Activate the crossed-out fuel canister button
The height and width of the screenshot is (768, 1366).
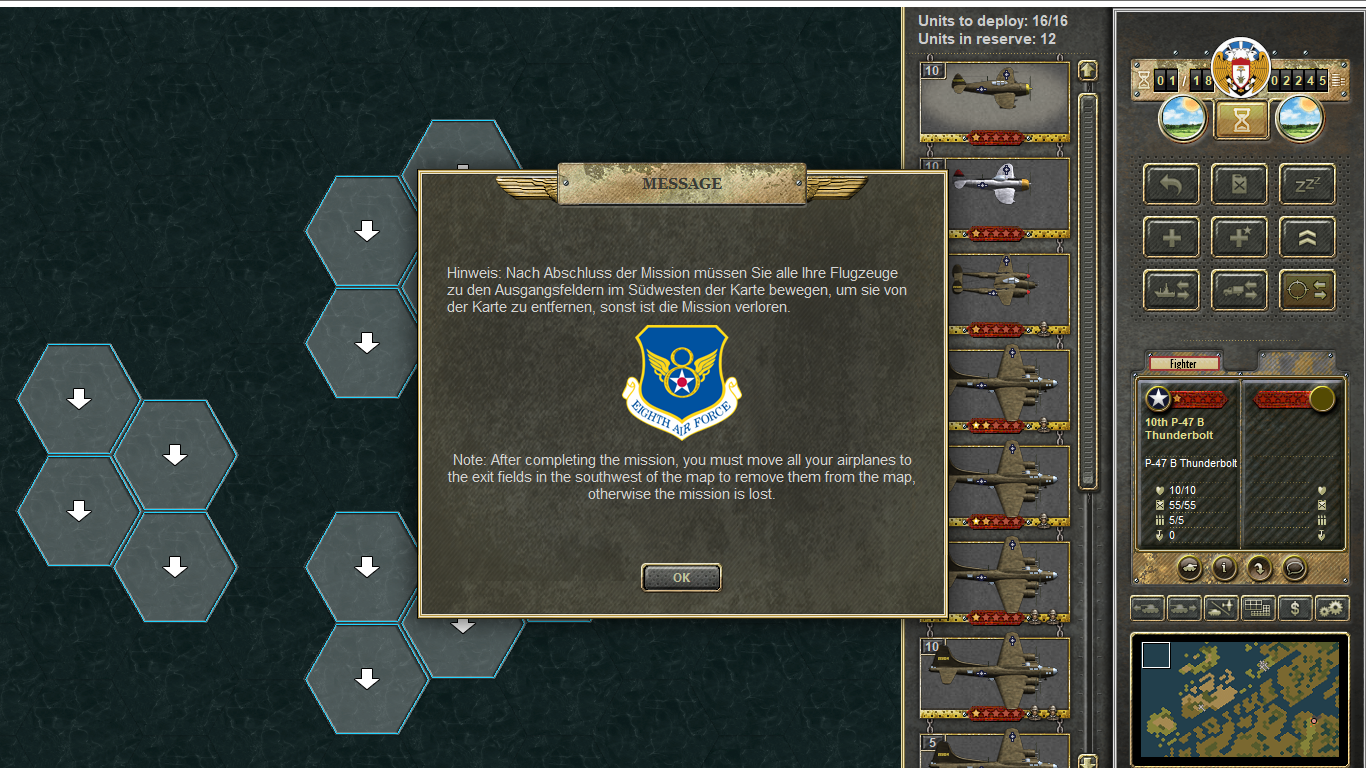click(x=1239, y=185)
